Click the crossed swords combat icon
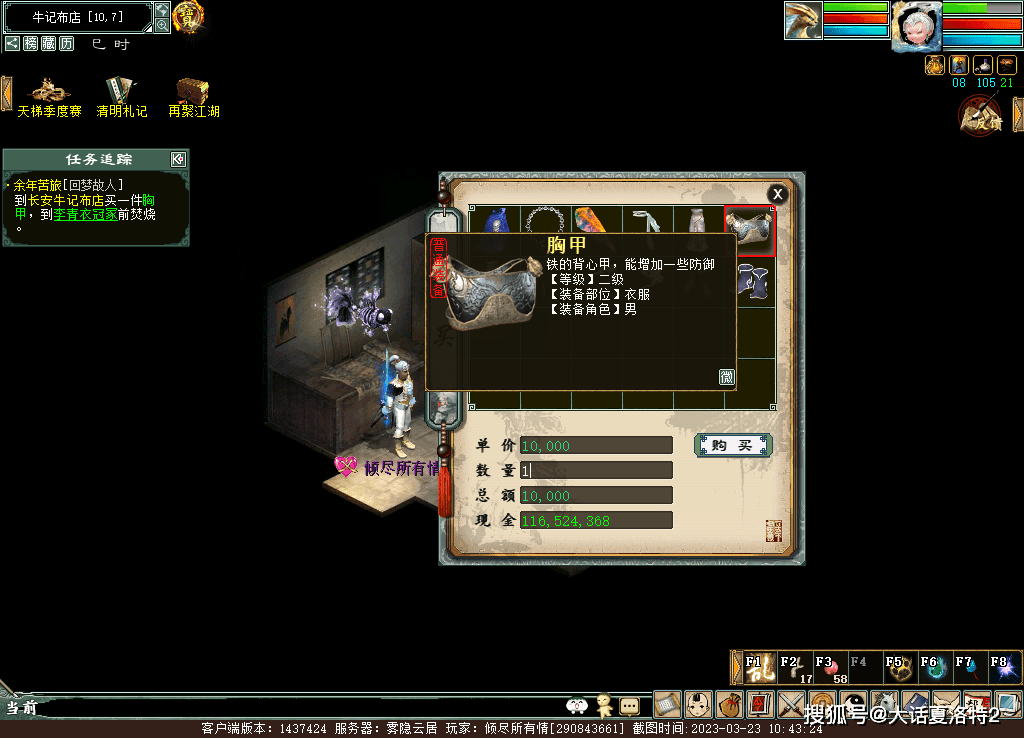 click(x=791, y=704)
